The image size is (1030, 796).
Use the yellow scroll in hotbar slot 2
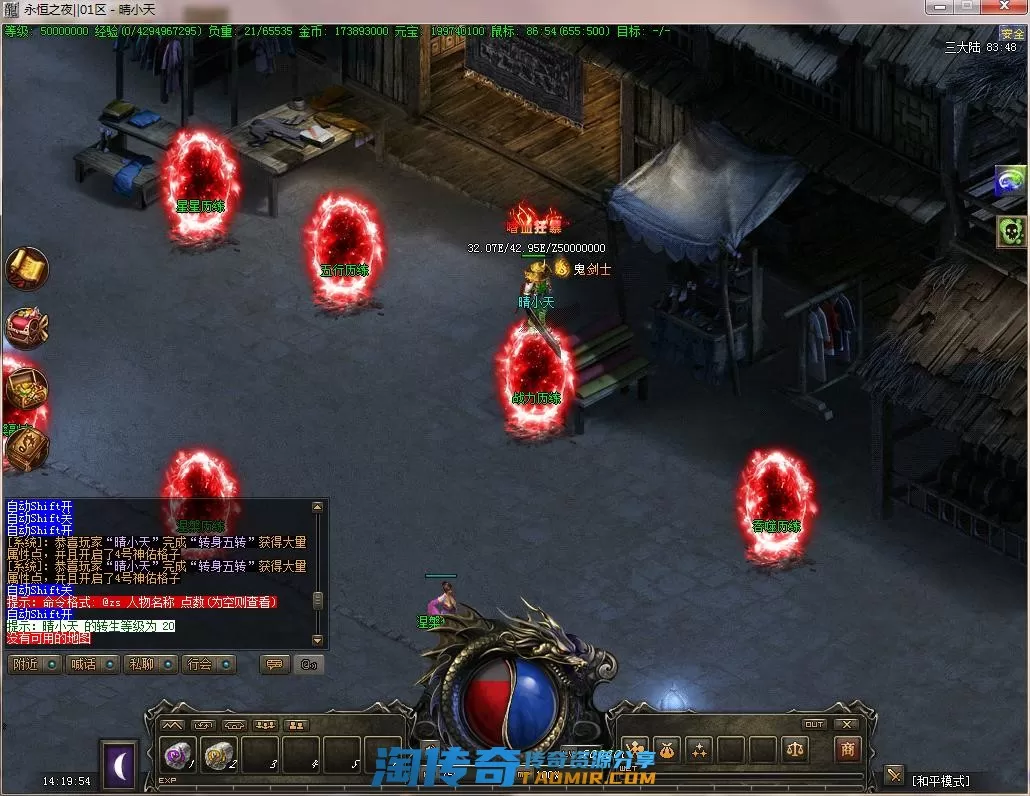point(220,755)
